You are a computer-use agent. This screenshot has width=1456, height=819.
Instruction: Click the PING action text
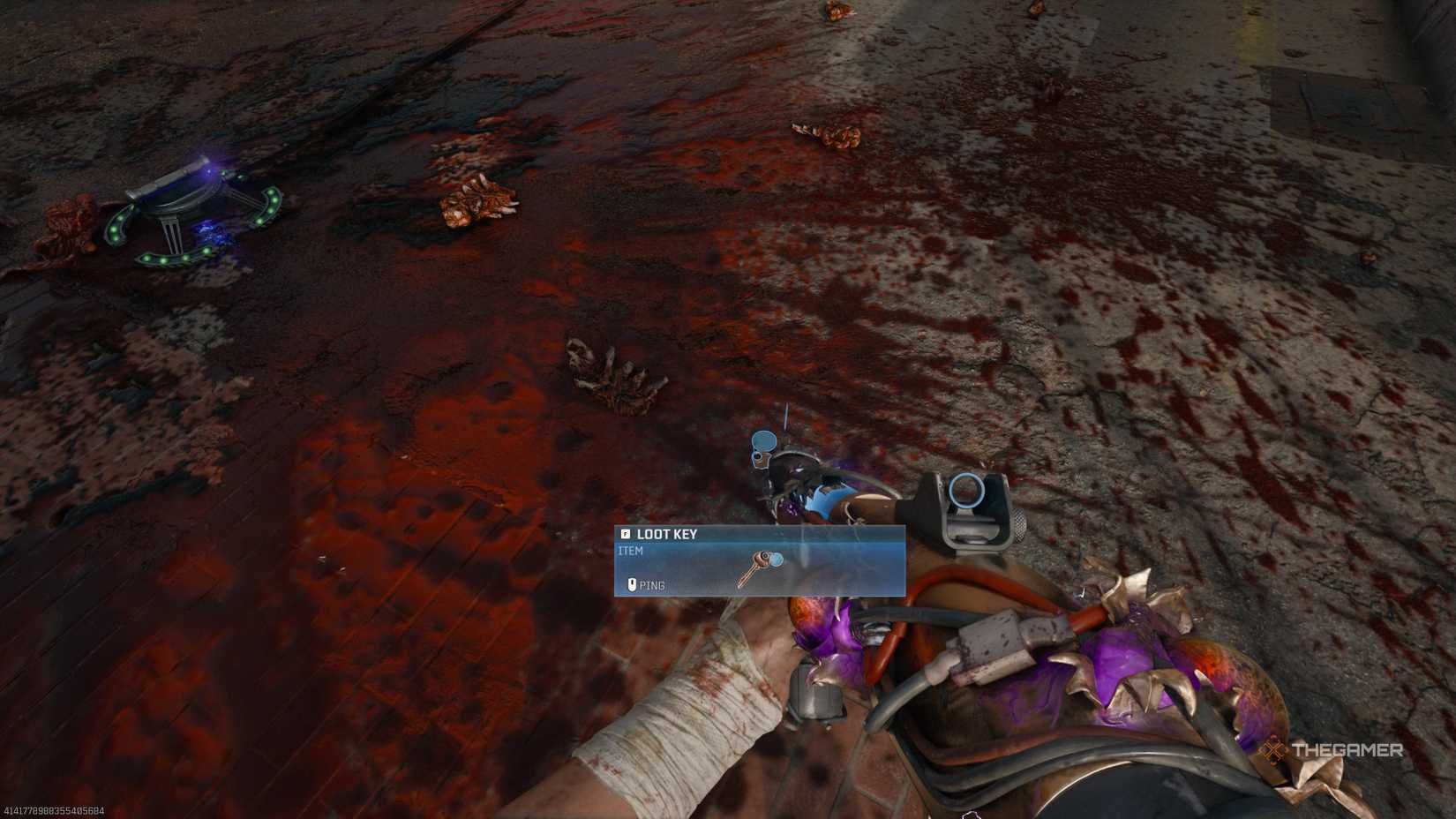pyautogui.click(x=653, y=583)
